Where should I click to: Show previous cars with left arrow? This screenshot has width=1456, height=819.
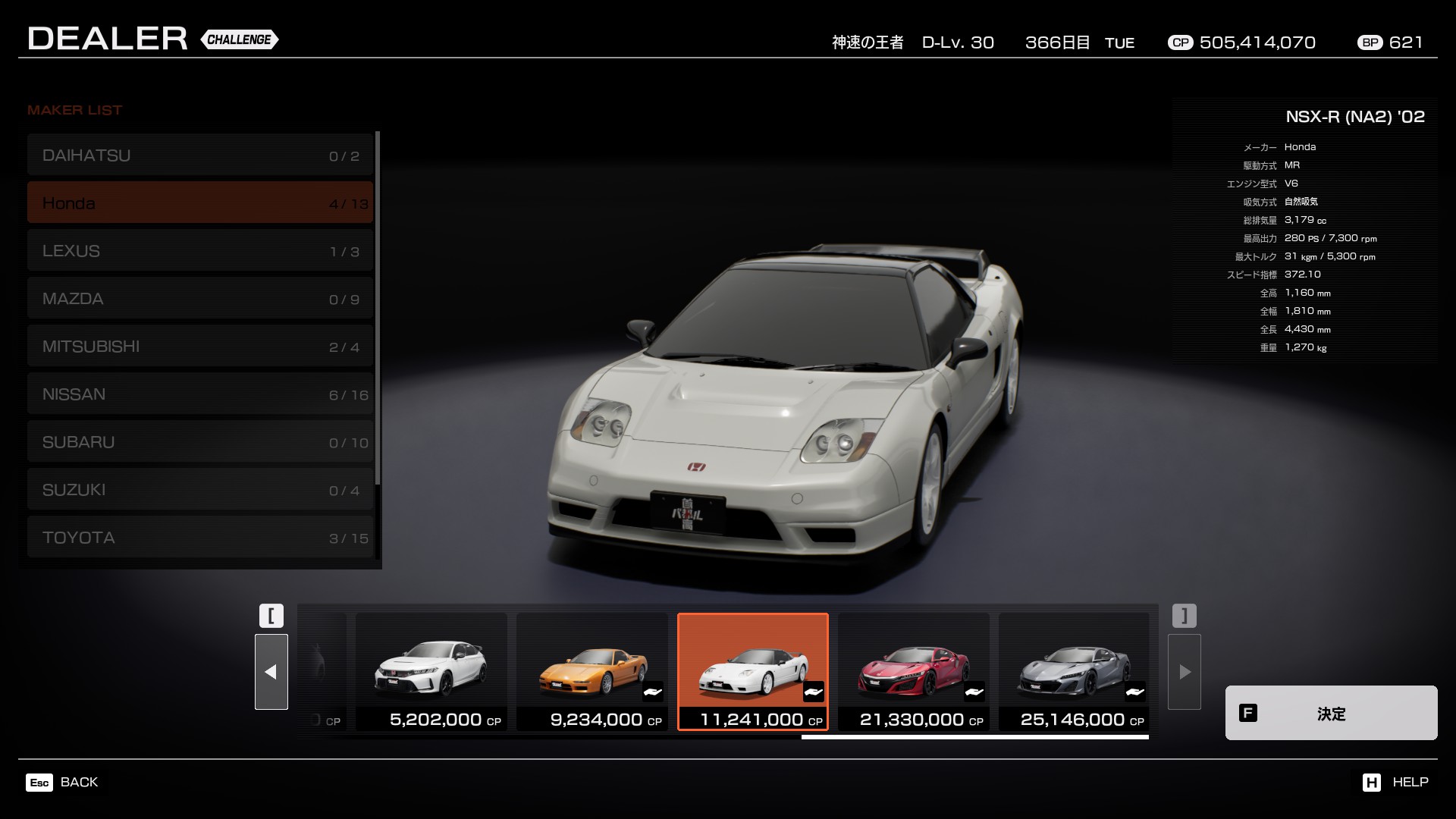pyautogui.click(x=271, y=672)
